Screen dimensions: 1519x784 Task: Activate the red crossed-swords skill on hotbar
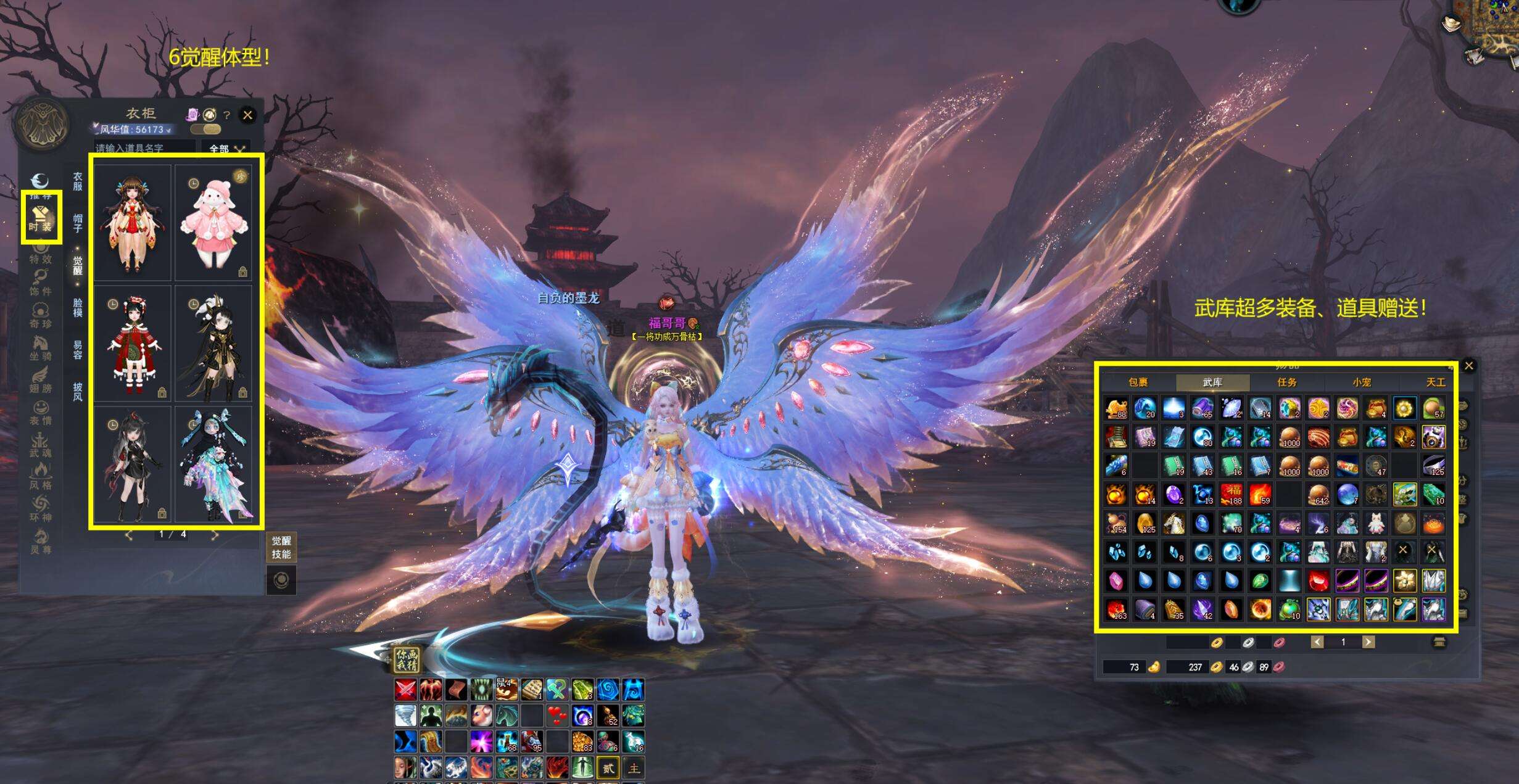coord(406,690)
